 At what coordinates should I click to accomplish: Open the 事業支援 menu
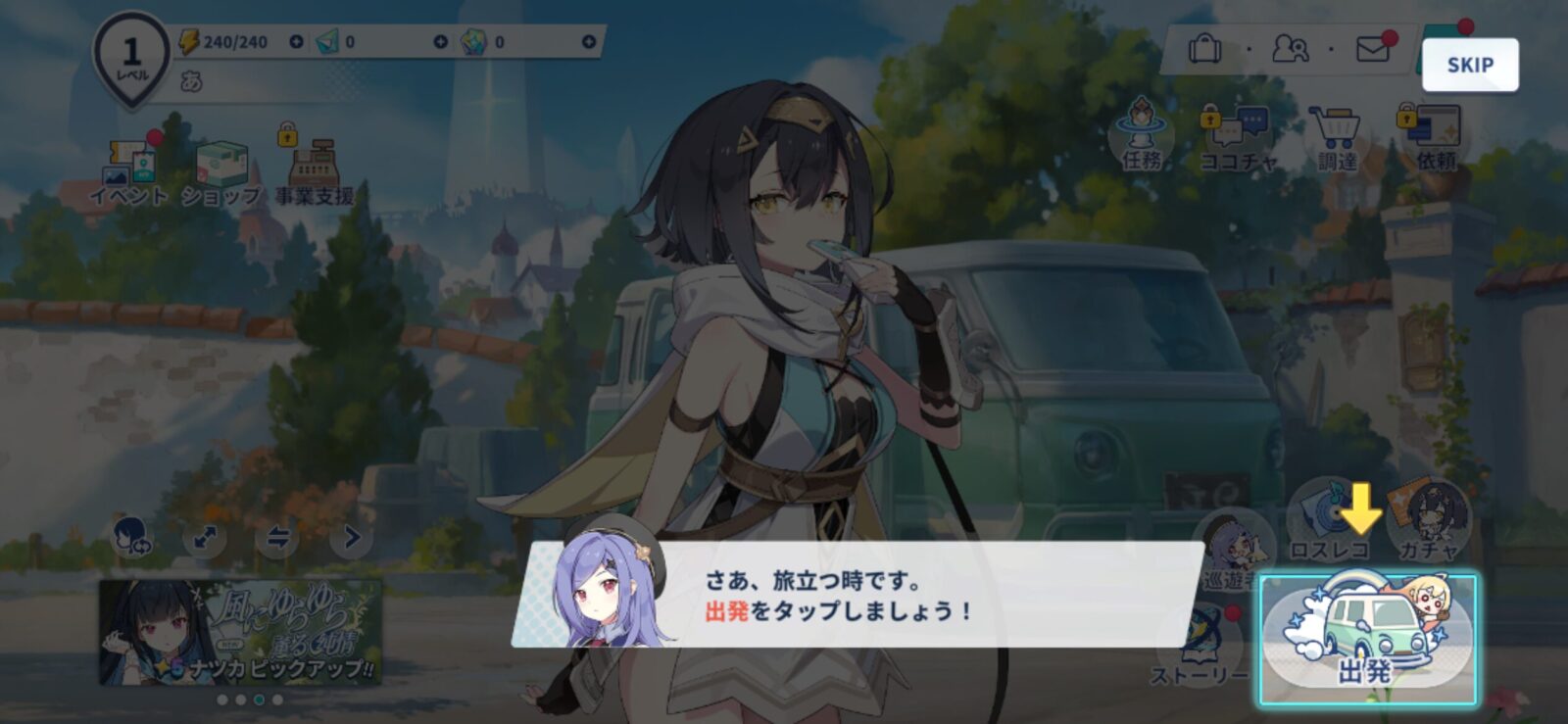click(x=314, y=171)
